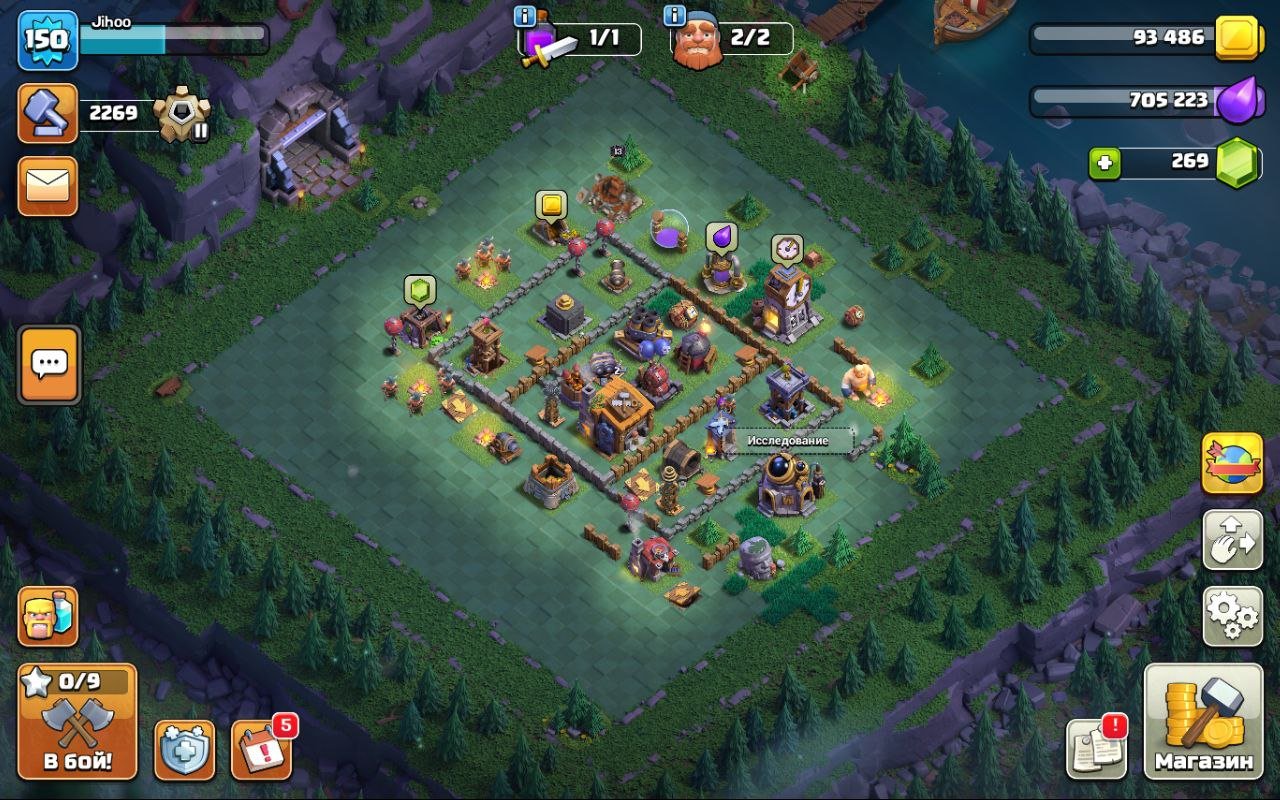
Task: Buy gems with the green plus button
Action: (1106, 162)
